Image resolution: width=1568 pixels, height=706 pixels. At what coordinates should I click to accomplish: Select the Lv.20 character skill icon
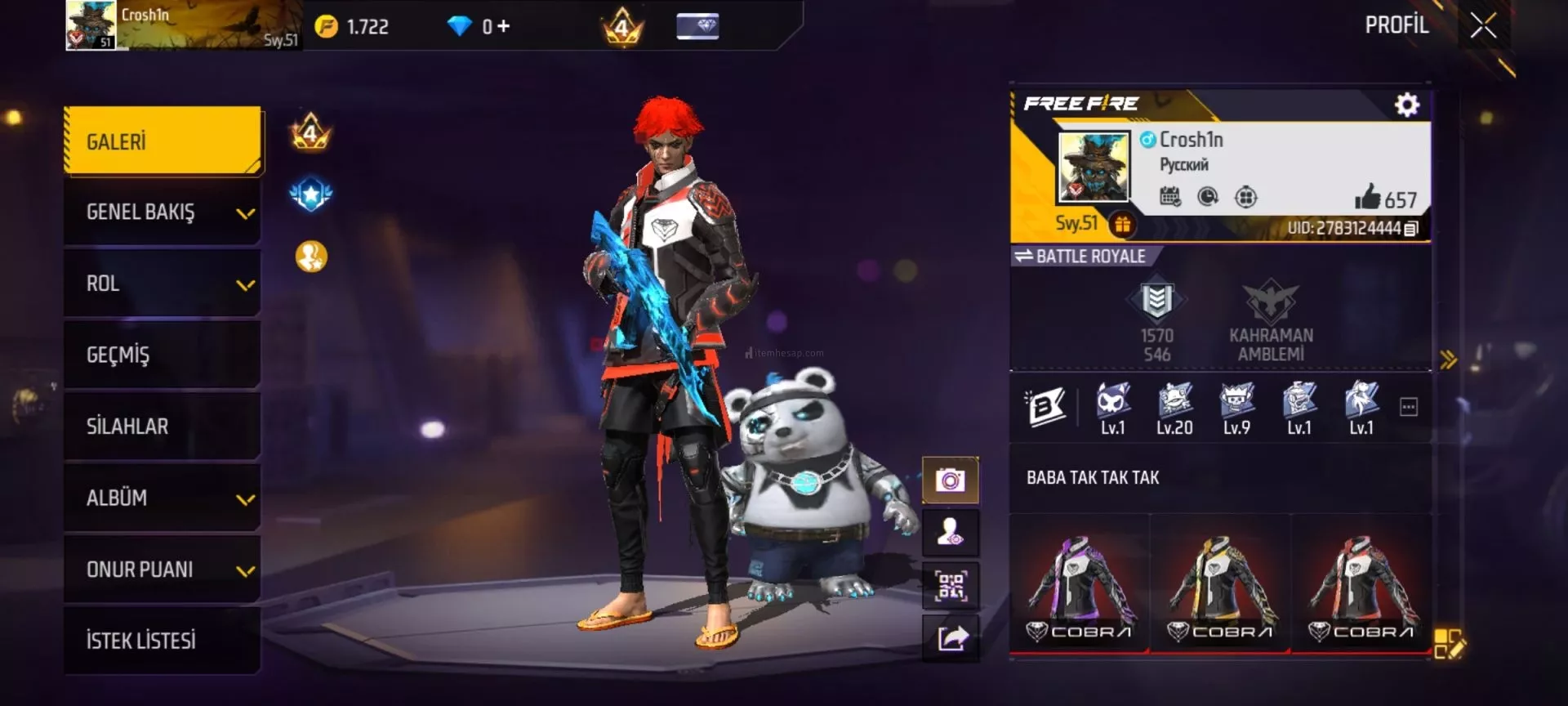pyautogui.click(x=1174, y=408)
